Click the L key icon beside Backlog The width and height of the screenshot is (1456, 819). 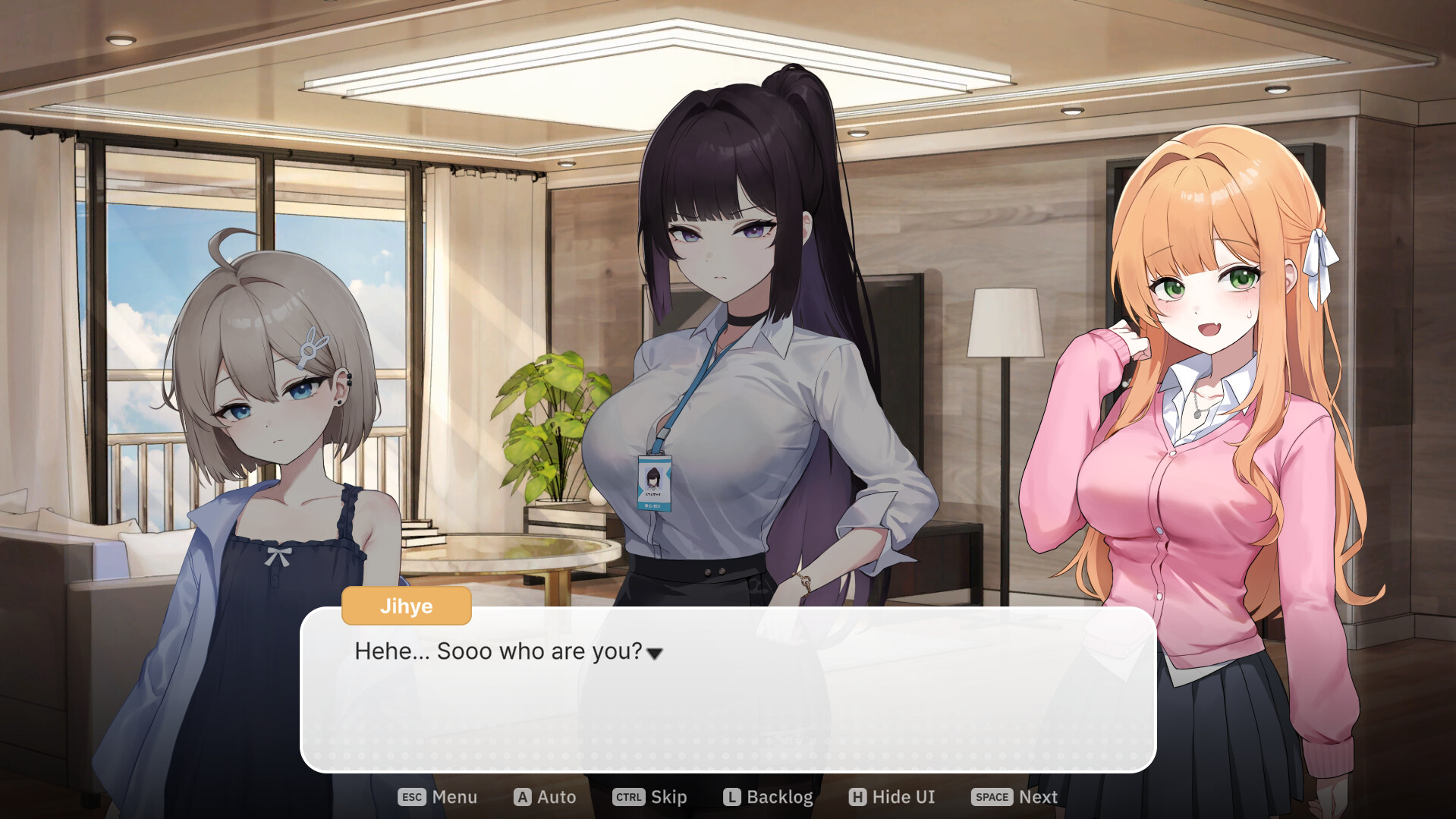(x=731, y=797)
